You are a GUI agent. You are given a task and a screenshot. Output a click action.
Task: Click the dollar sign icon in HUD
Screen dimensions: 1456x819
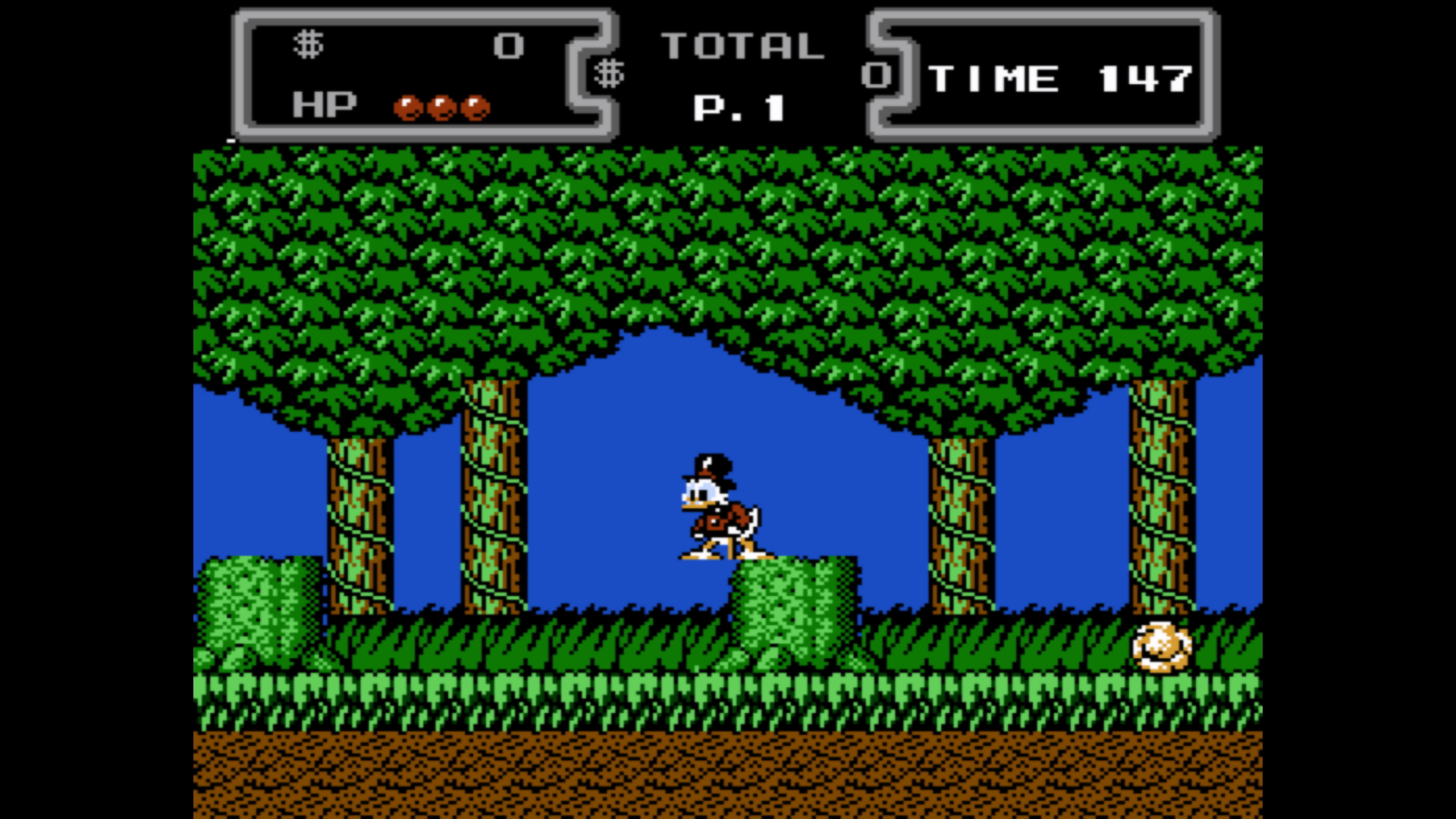coord(309,45)
